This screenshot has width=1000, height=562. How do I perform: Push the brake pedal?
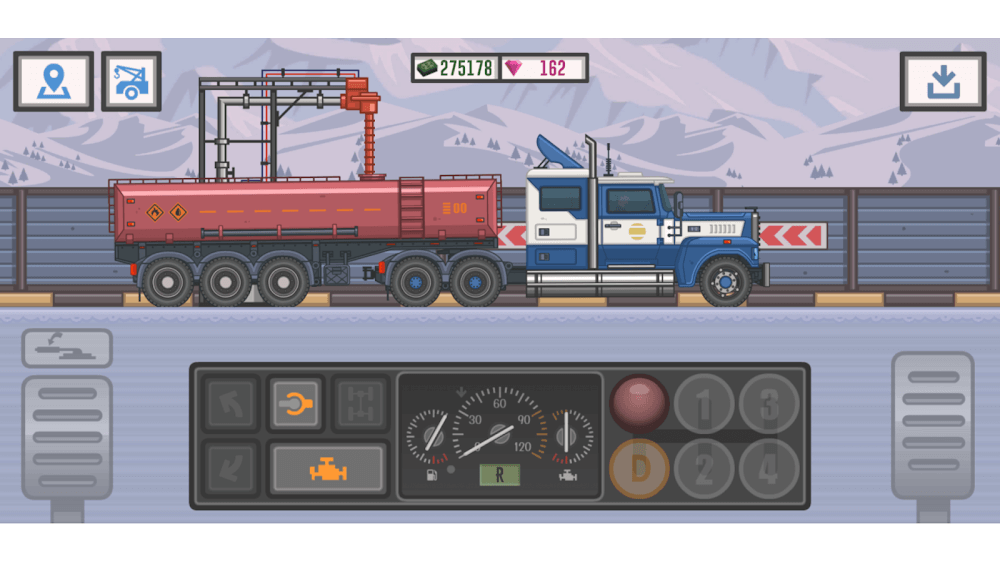click(x=67, y=438)
